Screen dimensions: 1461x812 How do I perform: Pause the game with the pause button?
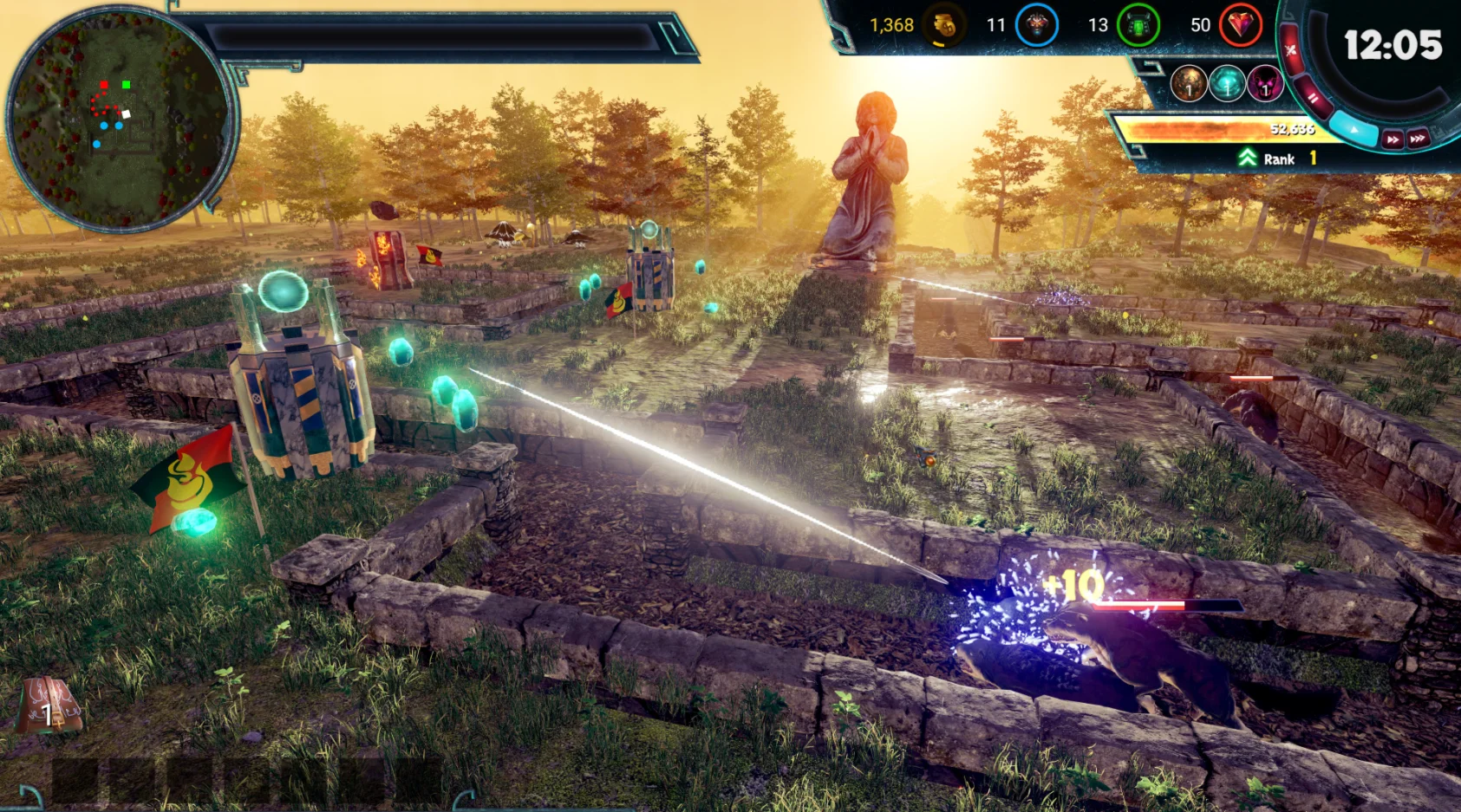[1314, 98]
